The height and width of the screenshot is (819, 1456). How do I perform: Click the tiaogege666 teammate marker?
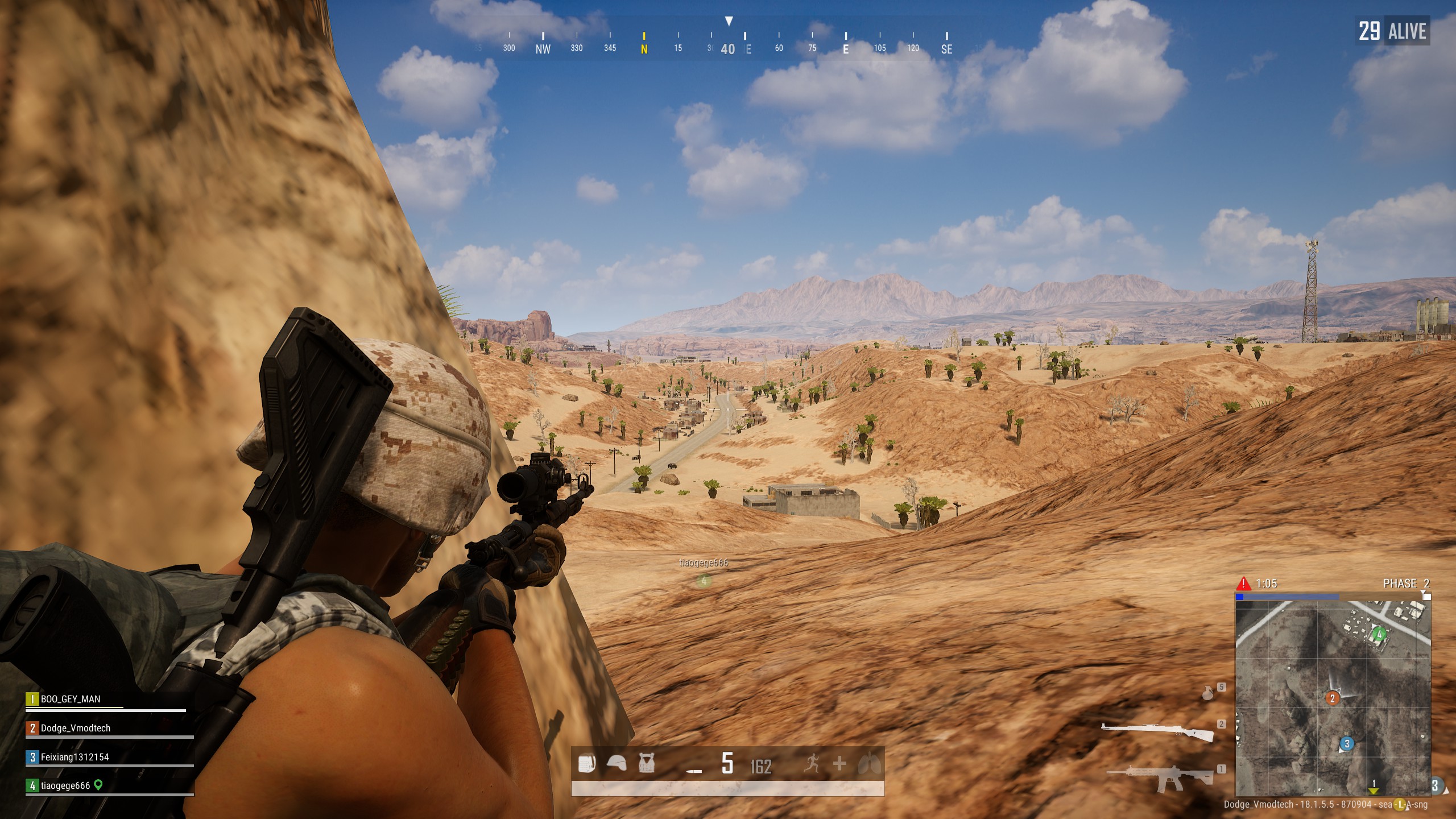pos(704,581)
